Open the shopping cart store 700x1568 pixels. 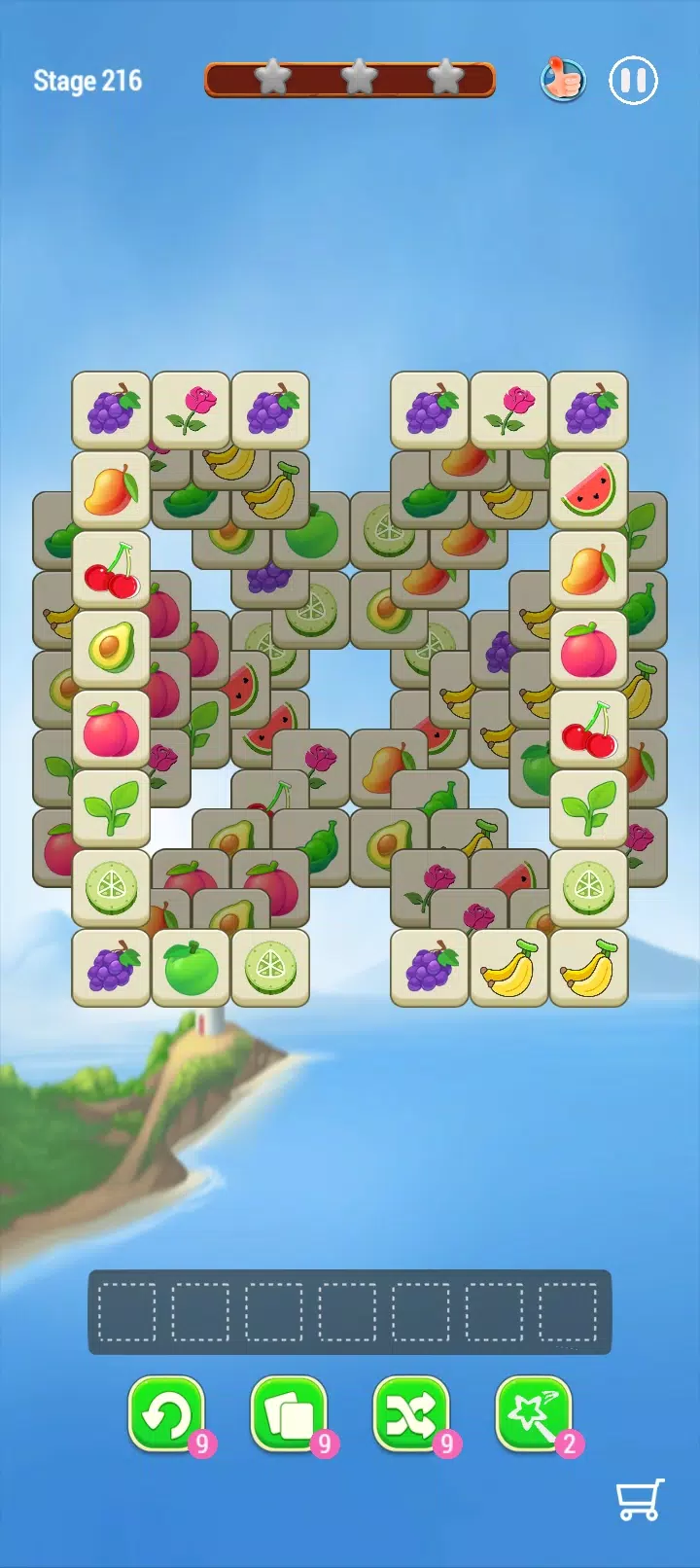click(x=640, y=1499)
